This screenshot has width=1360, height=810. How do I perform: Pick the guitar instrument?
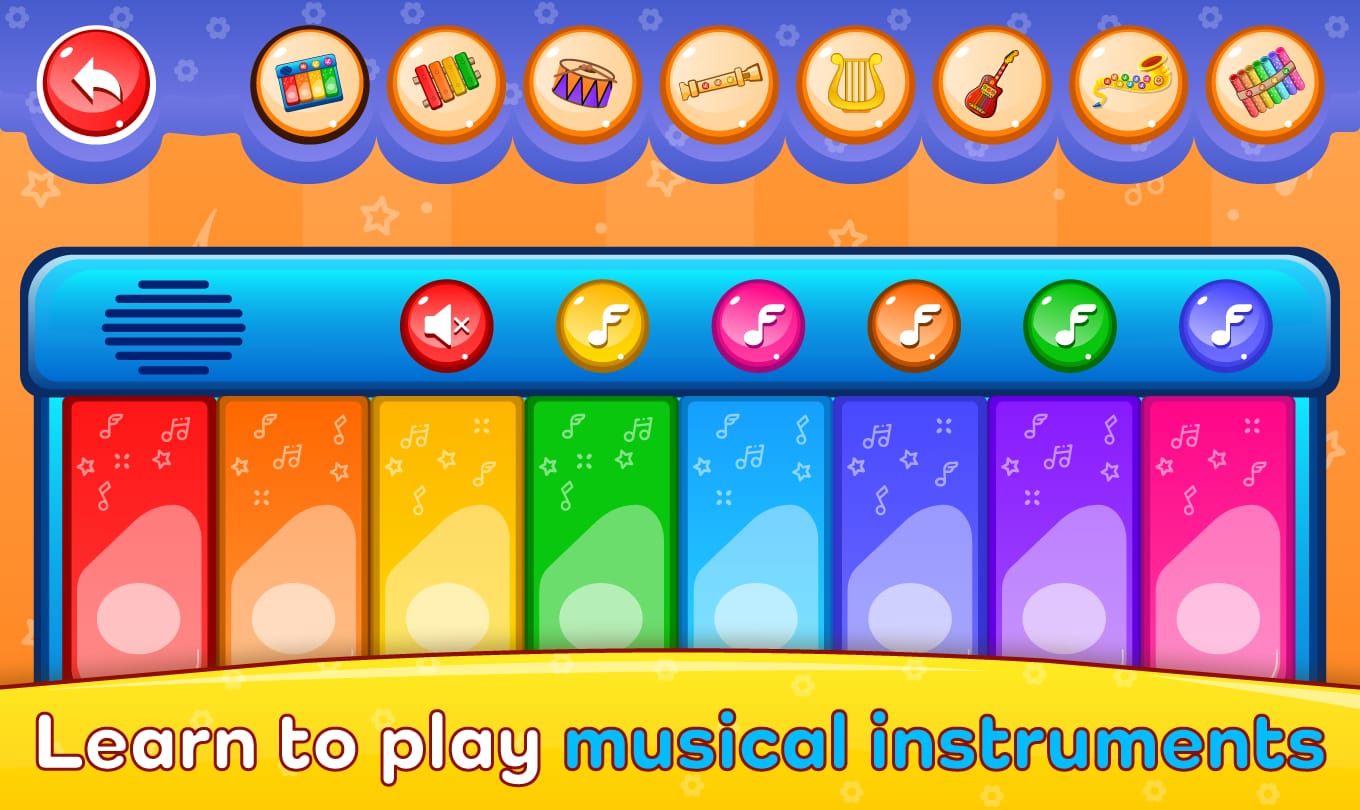click(x=990, y=85)
